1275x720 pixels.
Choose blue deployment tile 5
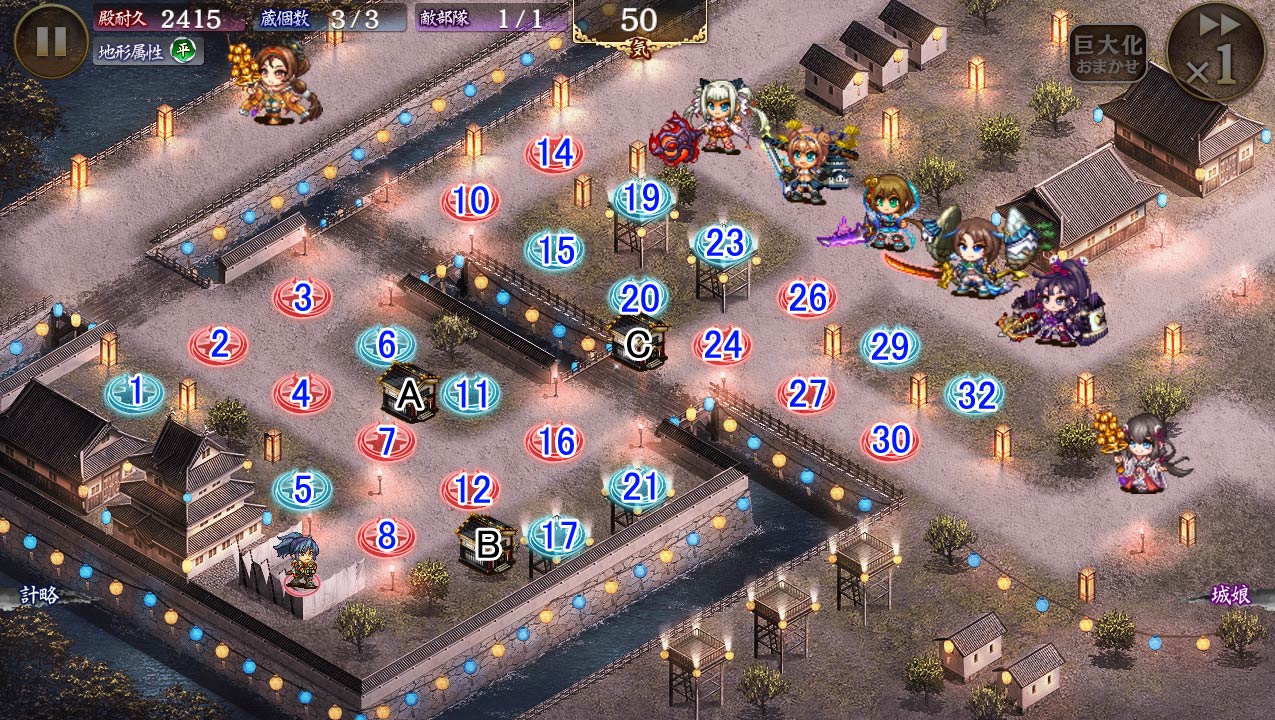302,490
